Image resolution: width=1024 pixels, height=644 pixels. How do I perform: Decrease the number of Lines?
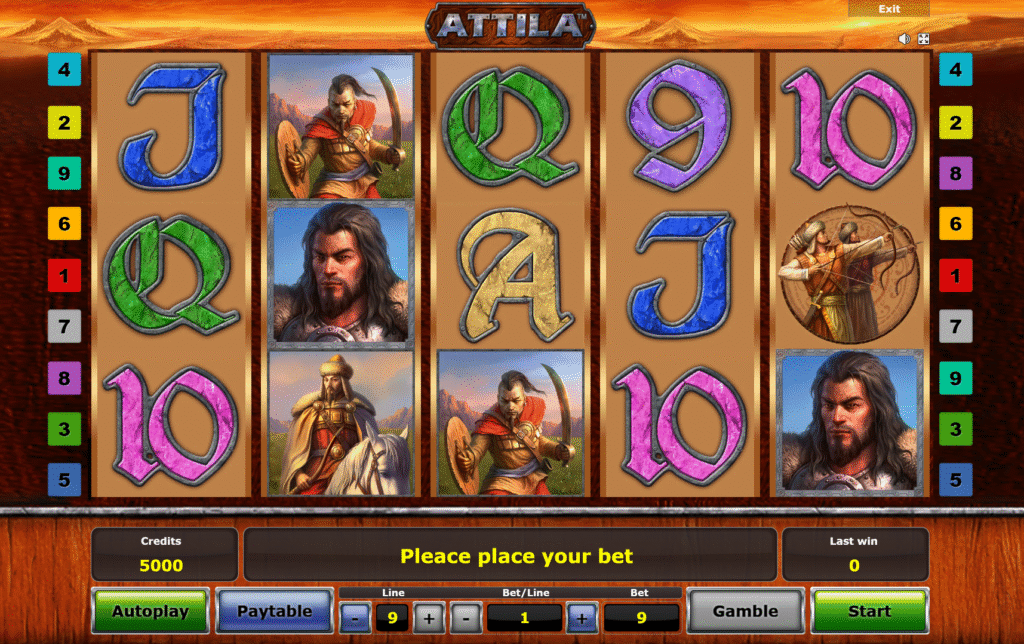pos(356,618)
